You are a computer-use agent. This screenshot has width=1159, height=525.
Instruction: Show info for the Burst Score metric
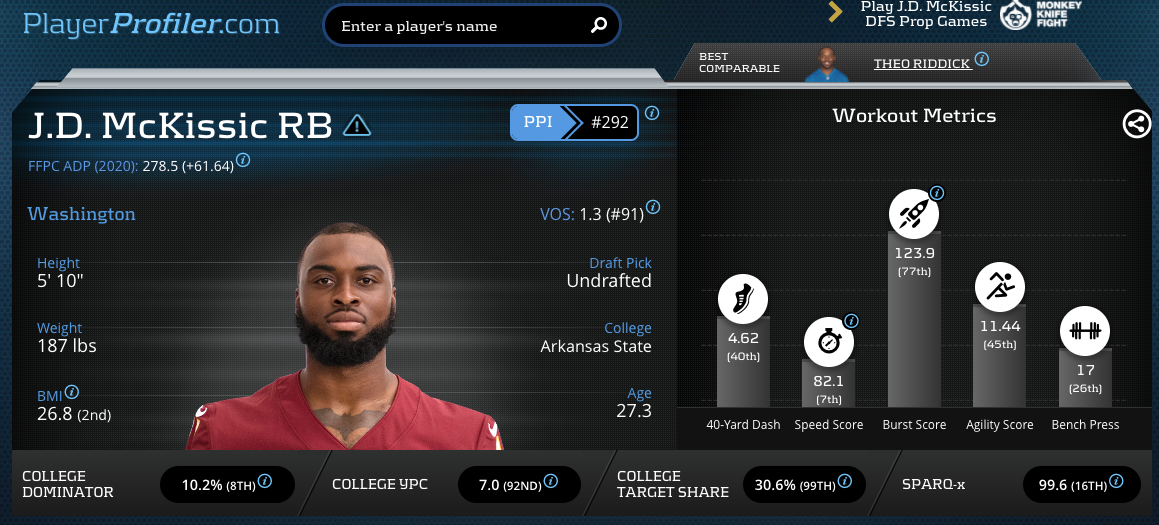click(x=937, y=193)
